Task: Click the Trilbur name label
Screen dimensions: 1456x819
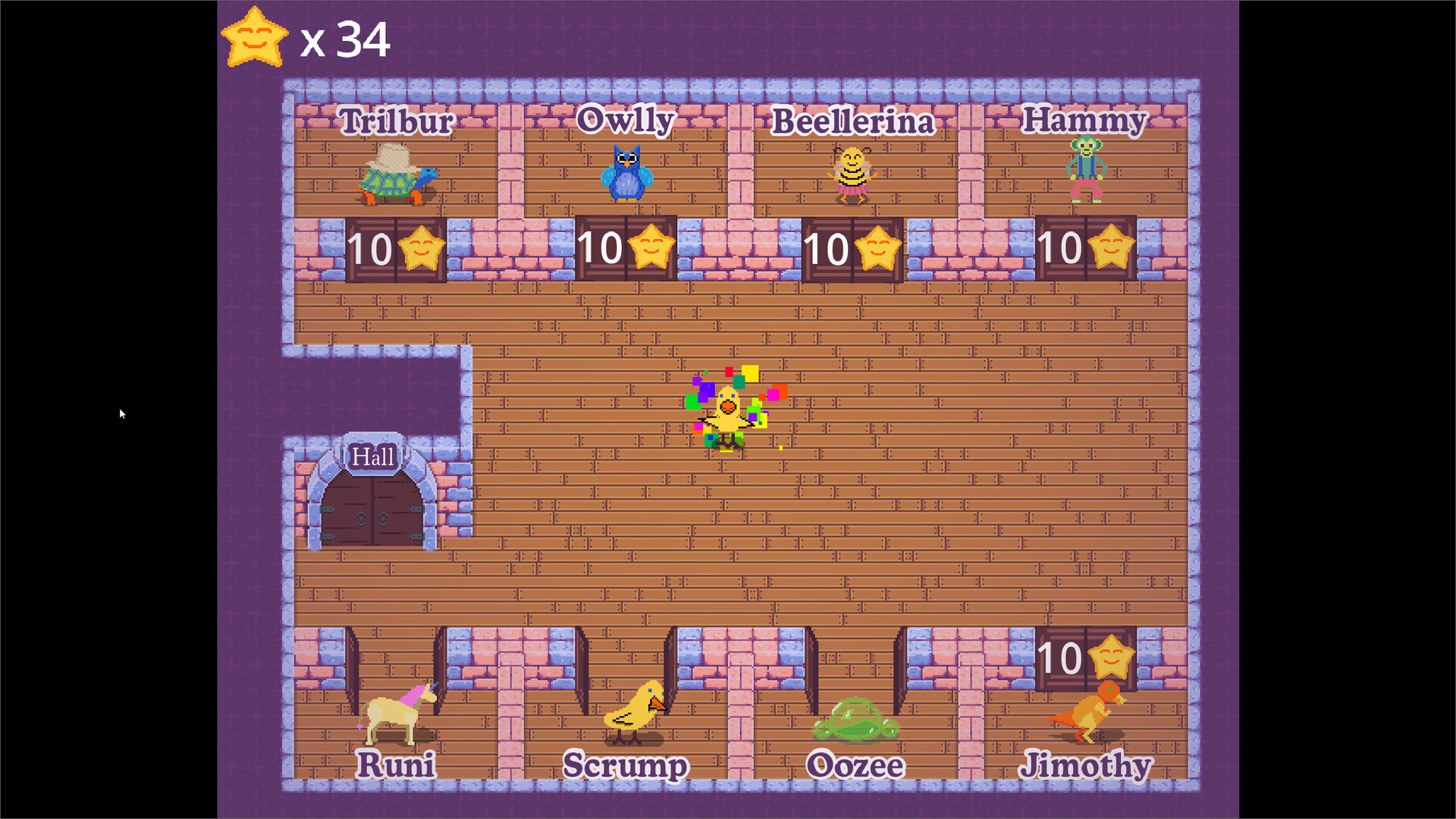Action: coord(397,121)
